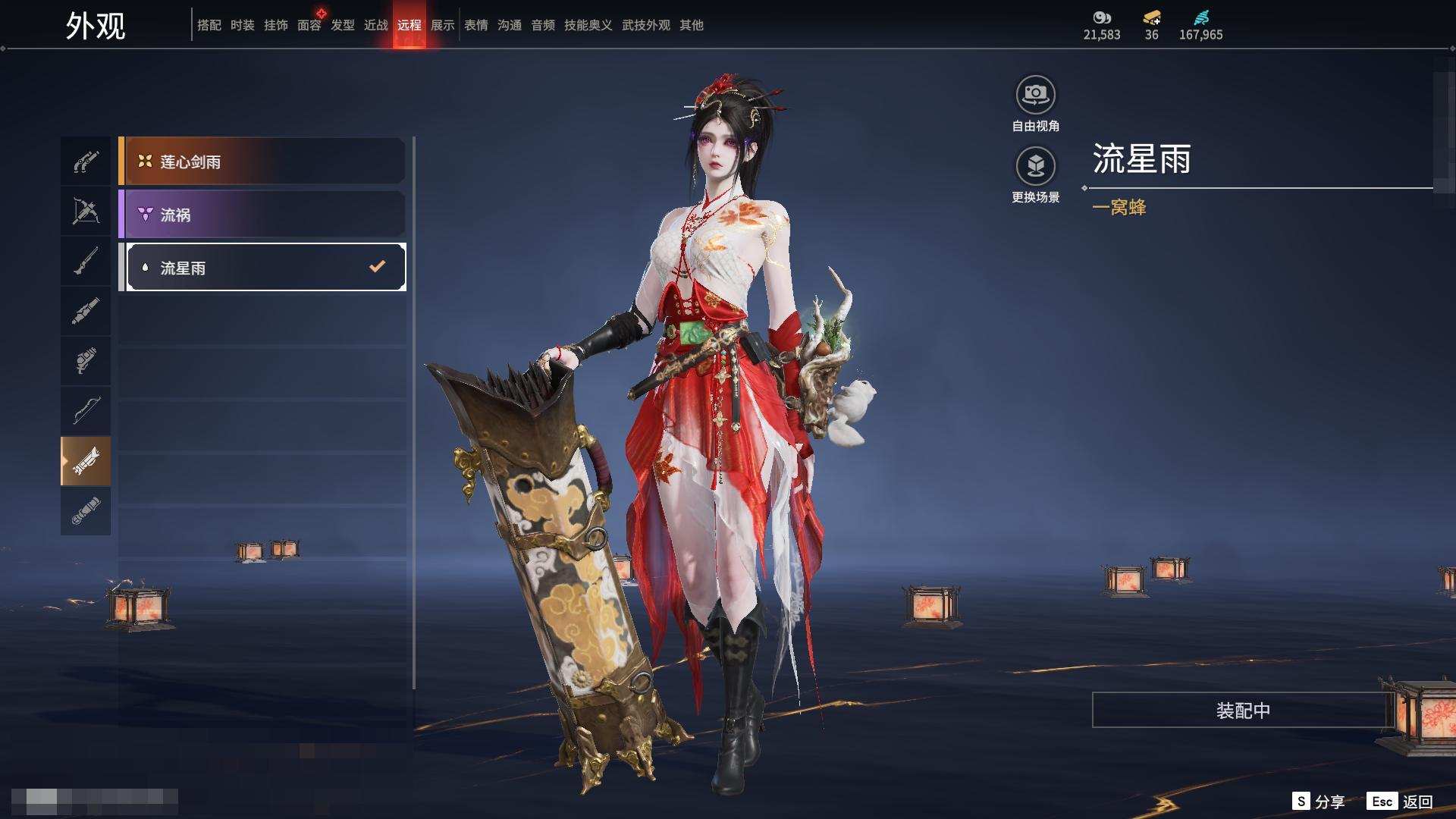Select the 莲心剑雨 skin entry
Screen dimensions: 1456x819
(x=262, y=162)
